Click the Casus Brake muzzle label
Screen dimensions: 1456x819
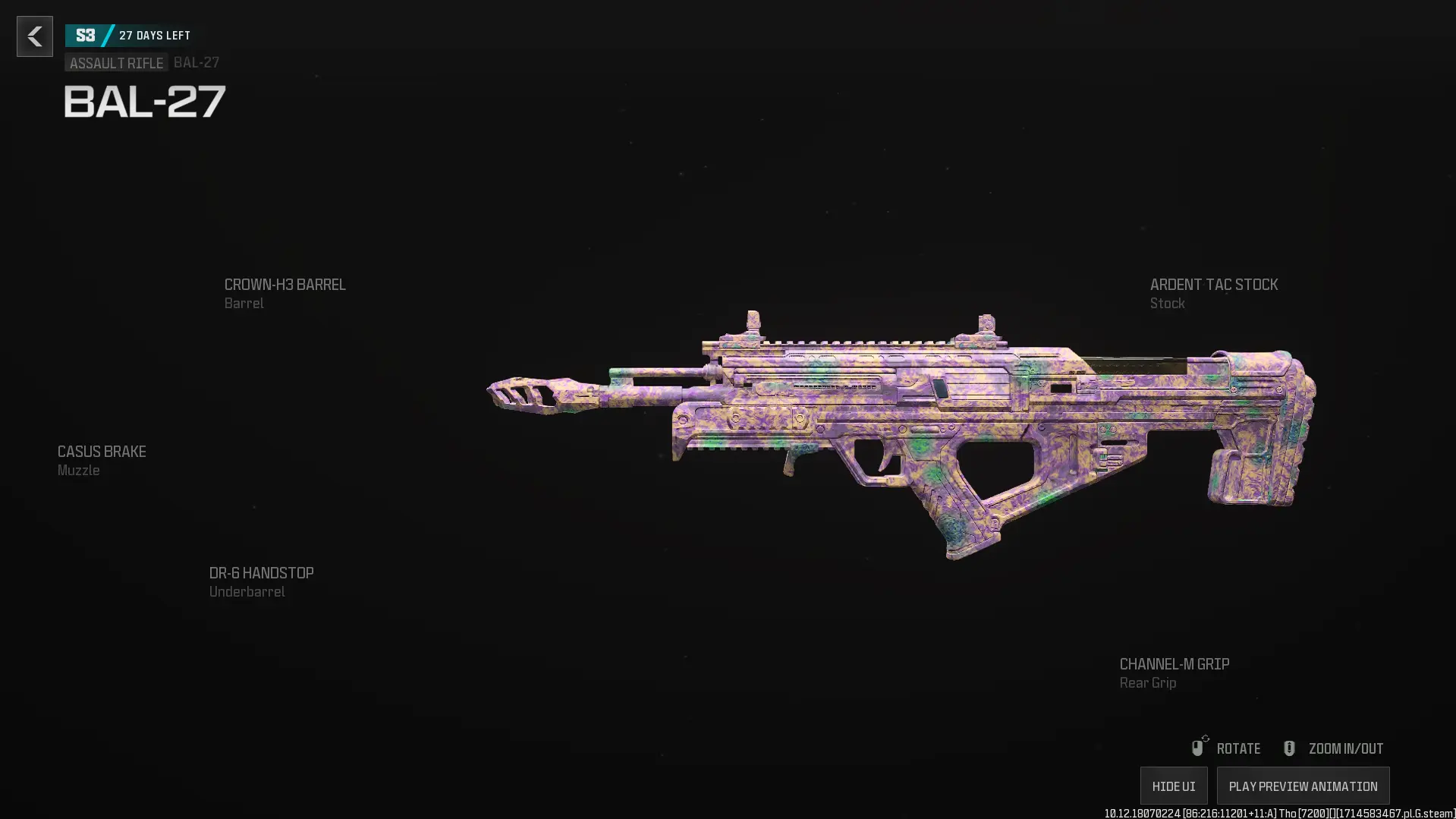point(101,451)
